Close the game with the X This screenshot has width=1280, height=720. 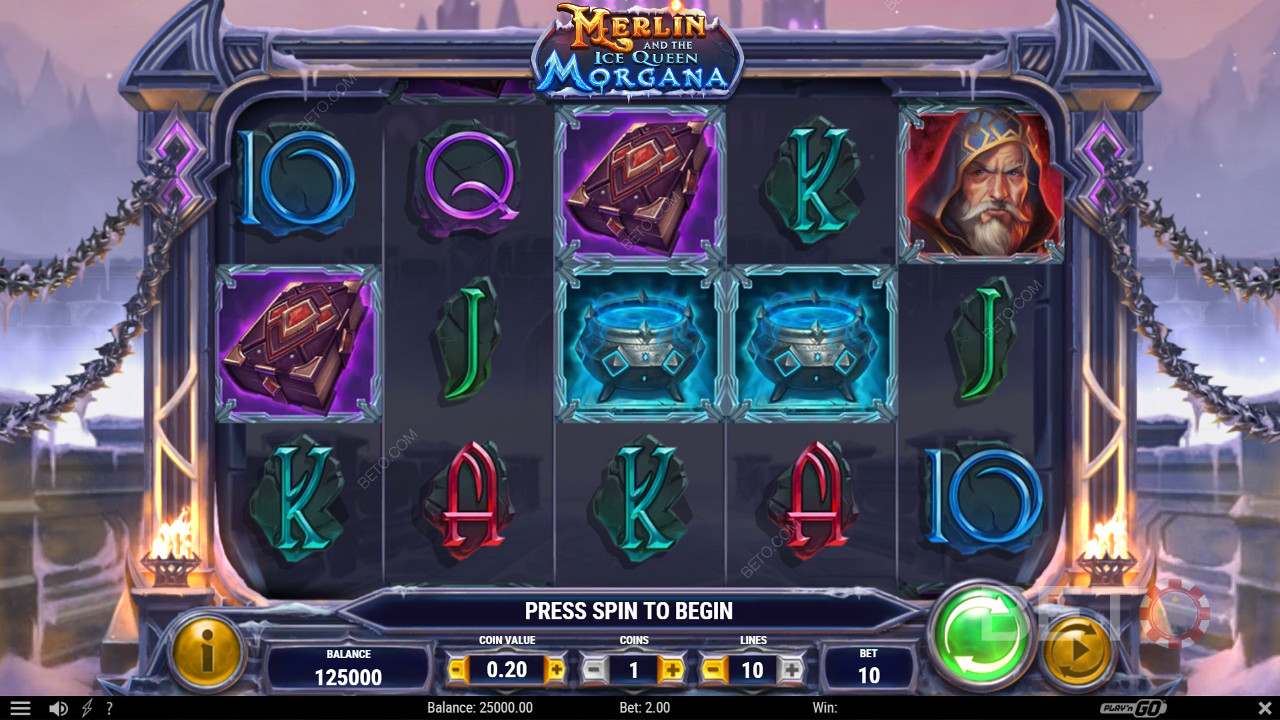coord(1263,708)
